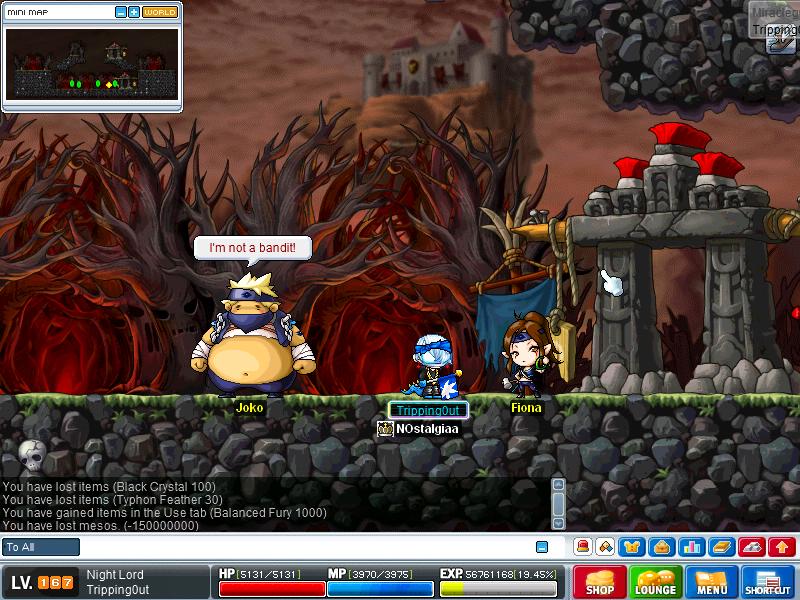Open the Lounge button

click(656, 582)
